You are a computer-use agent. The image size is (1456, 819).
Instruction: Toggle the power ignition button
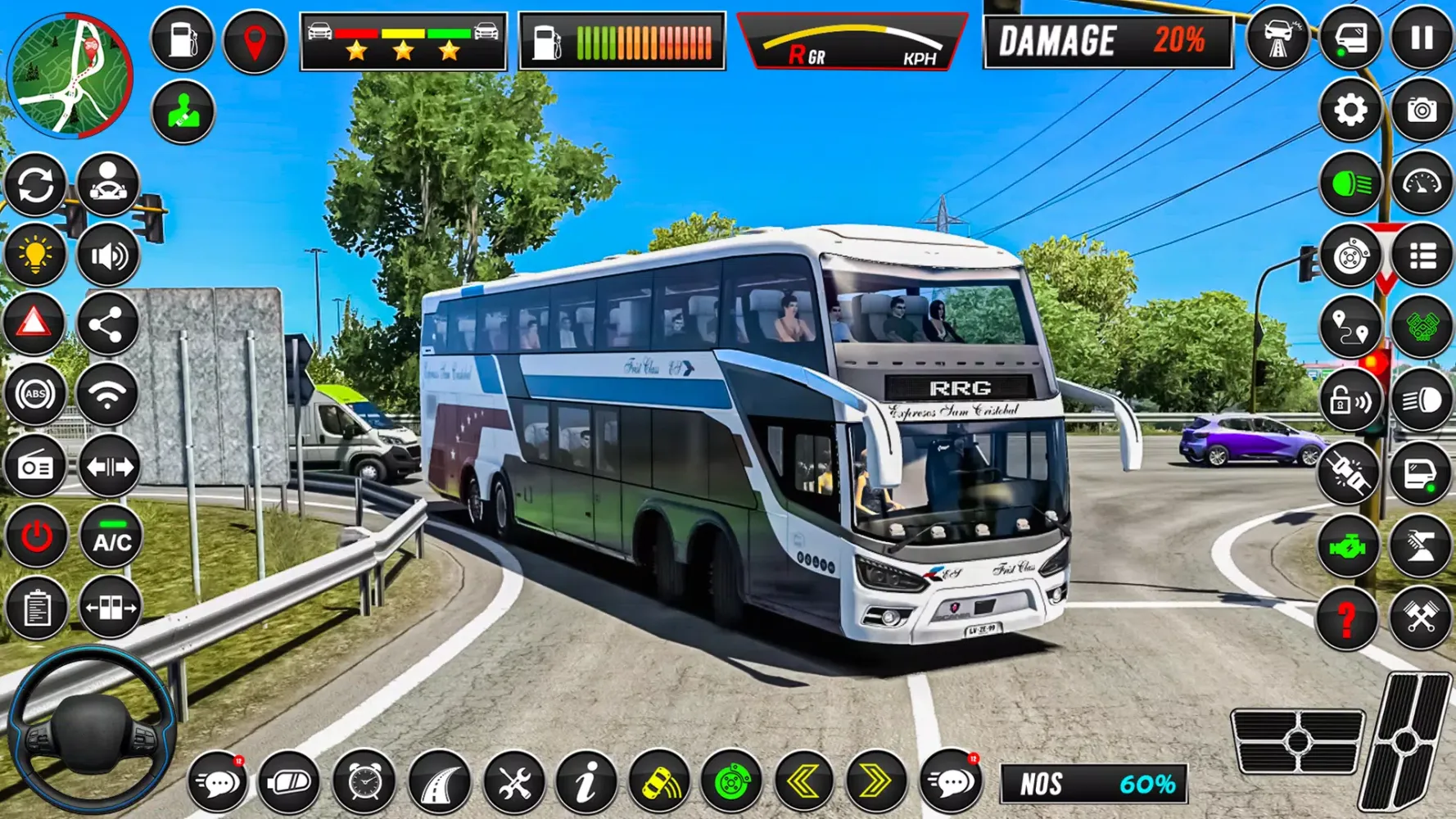pyautogui.click(x=35, y=536)
